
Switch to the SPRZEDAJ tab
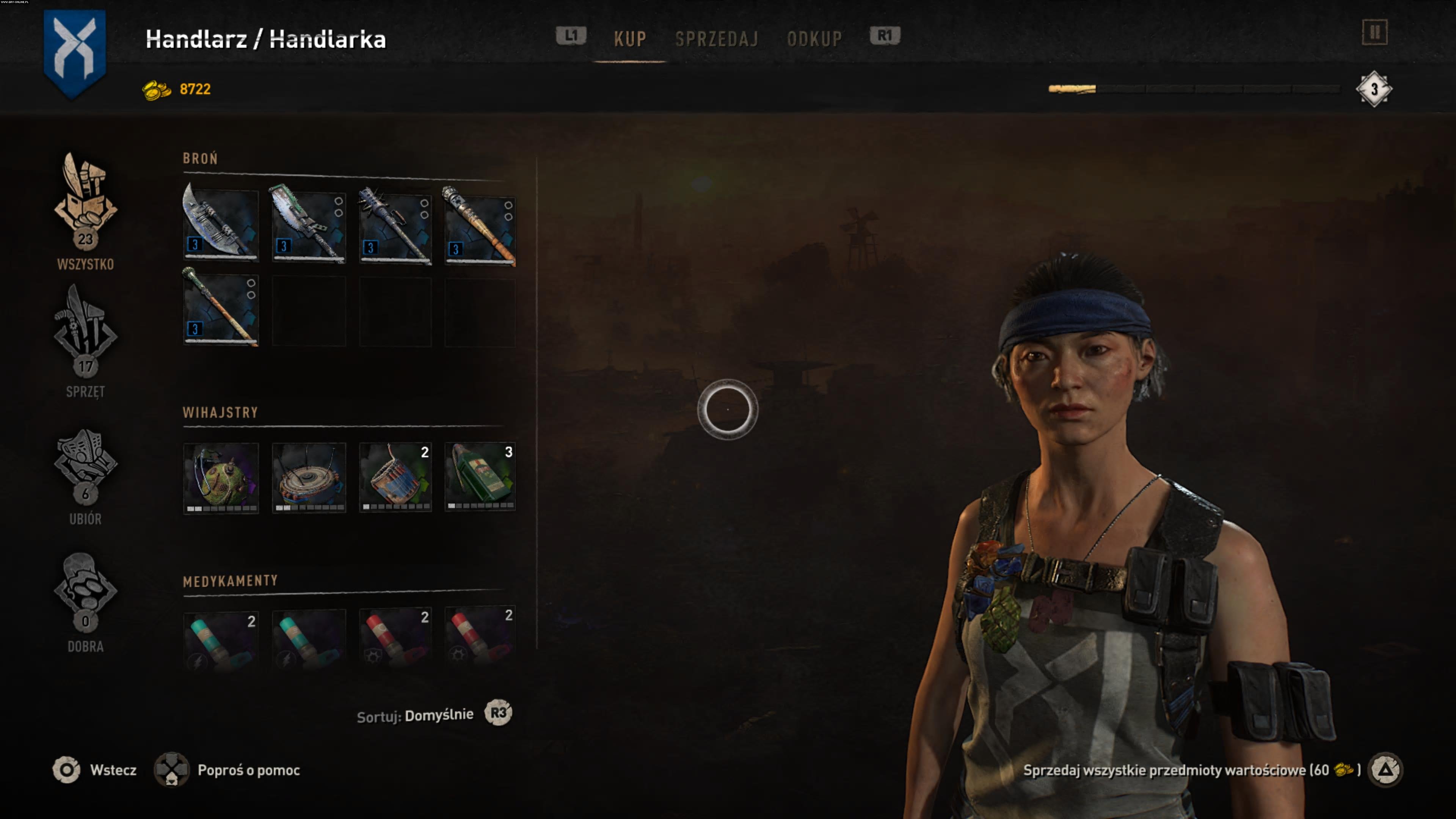[716, 38]
